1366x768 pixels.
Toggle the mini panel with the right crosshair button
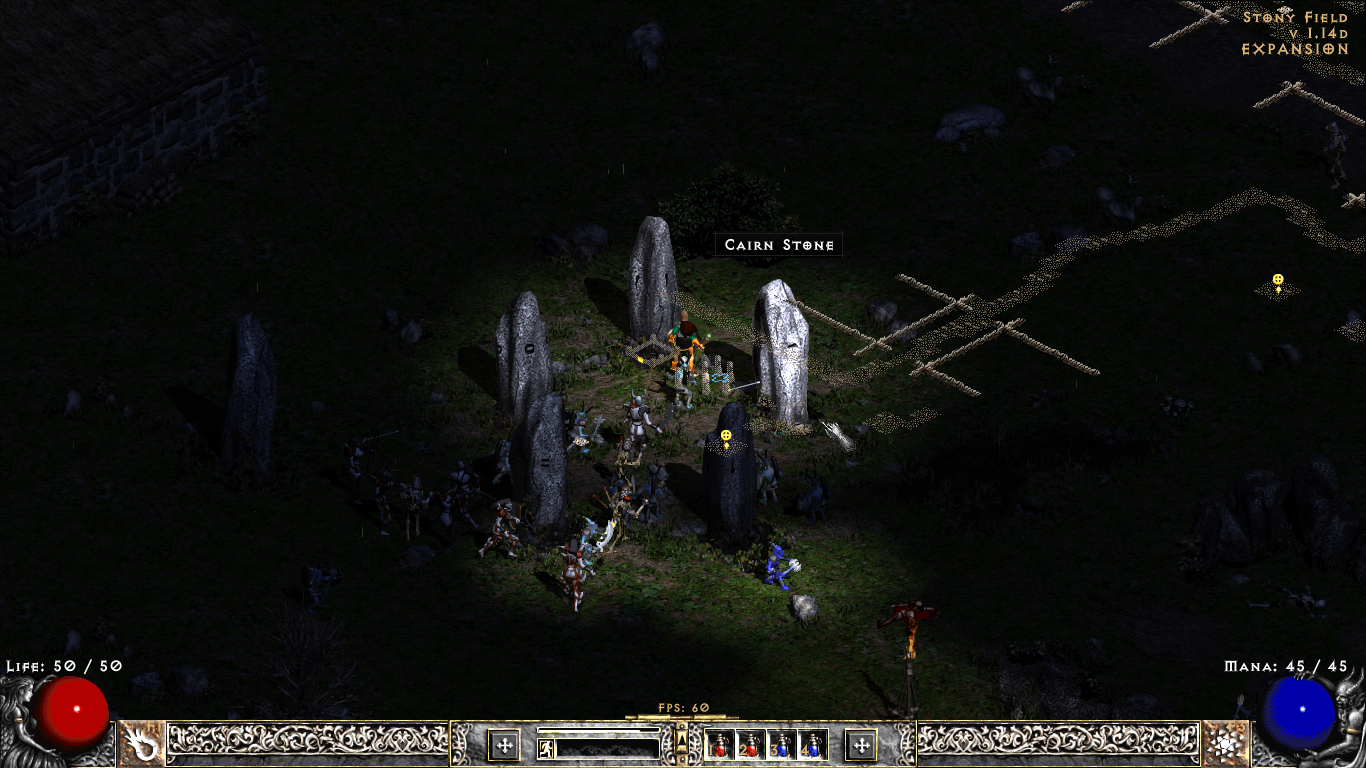862,745
